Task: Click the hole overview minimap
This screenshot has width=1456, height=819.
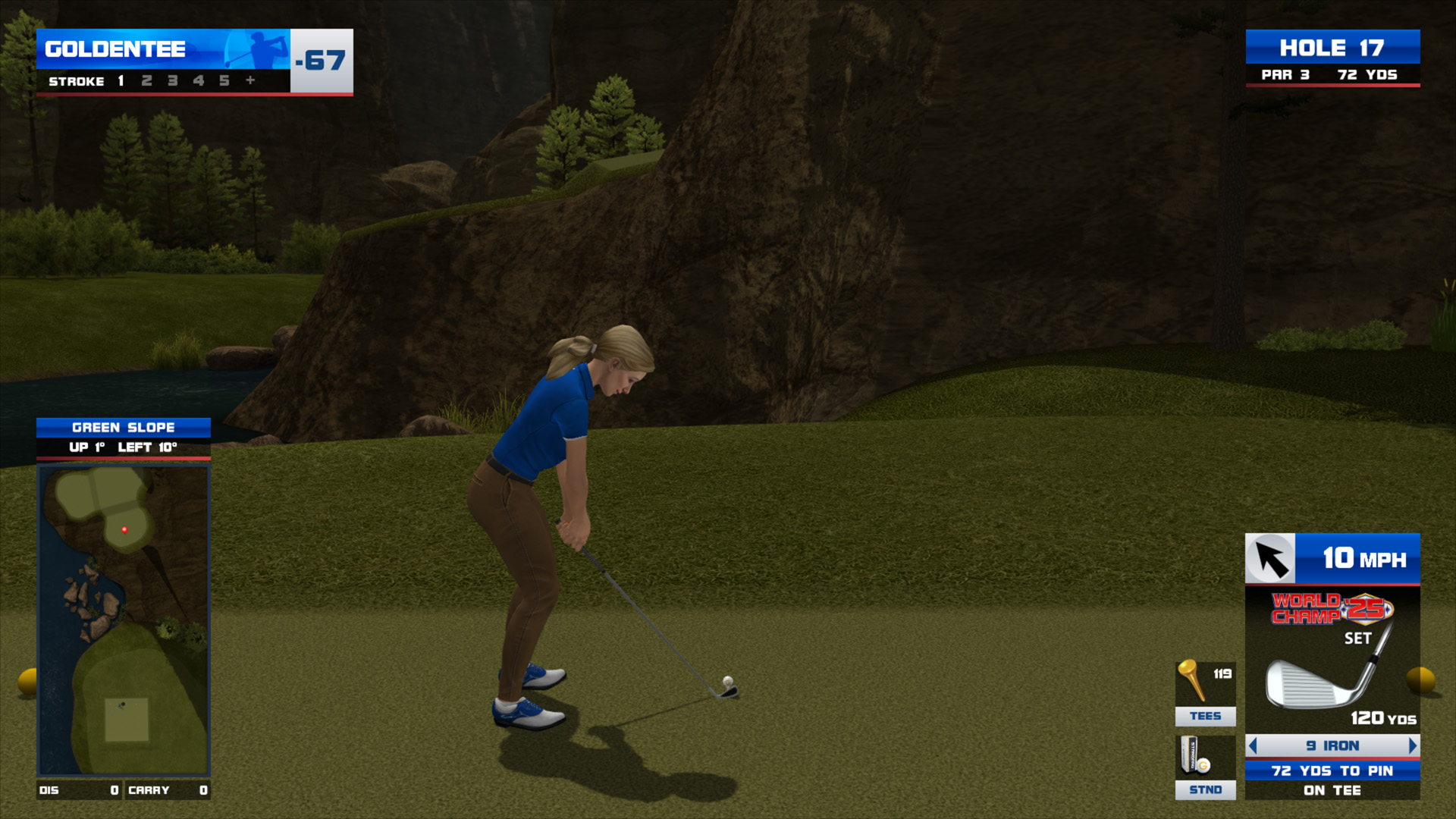Action: click(x=124, y=620)
